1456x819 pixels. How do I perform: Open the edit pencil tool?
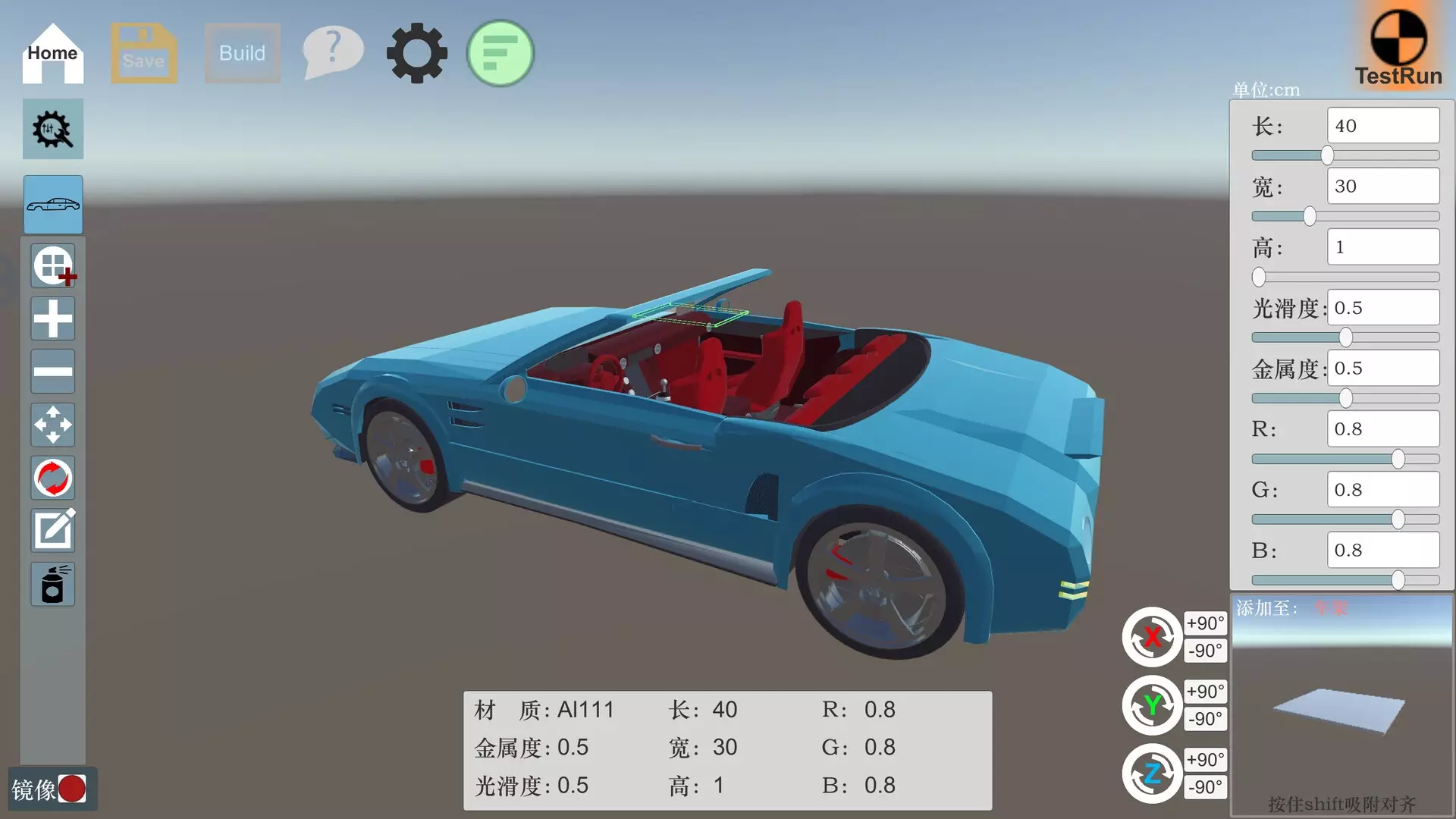[x=52, y=531]
